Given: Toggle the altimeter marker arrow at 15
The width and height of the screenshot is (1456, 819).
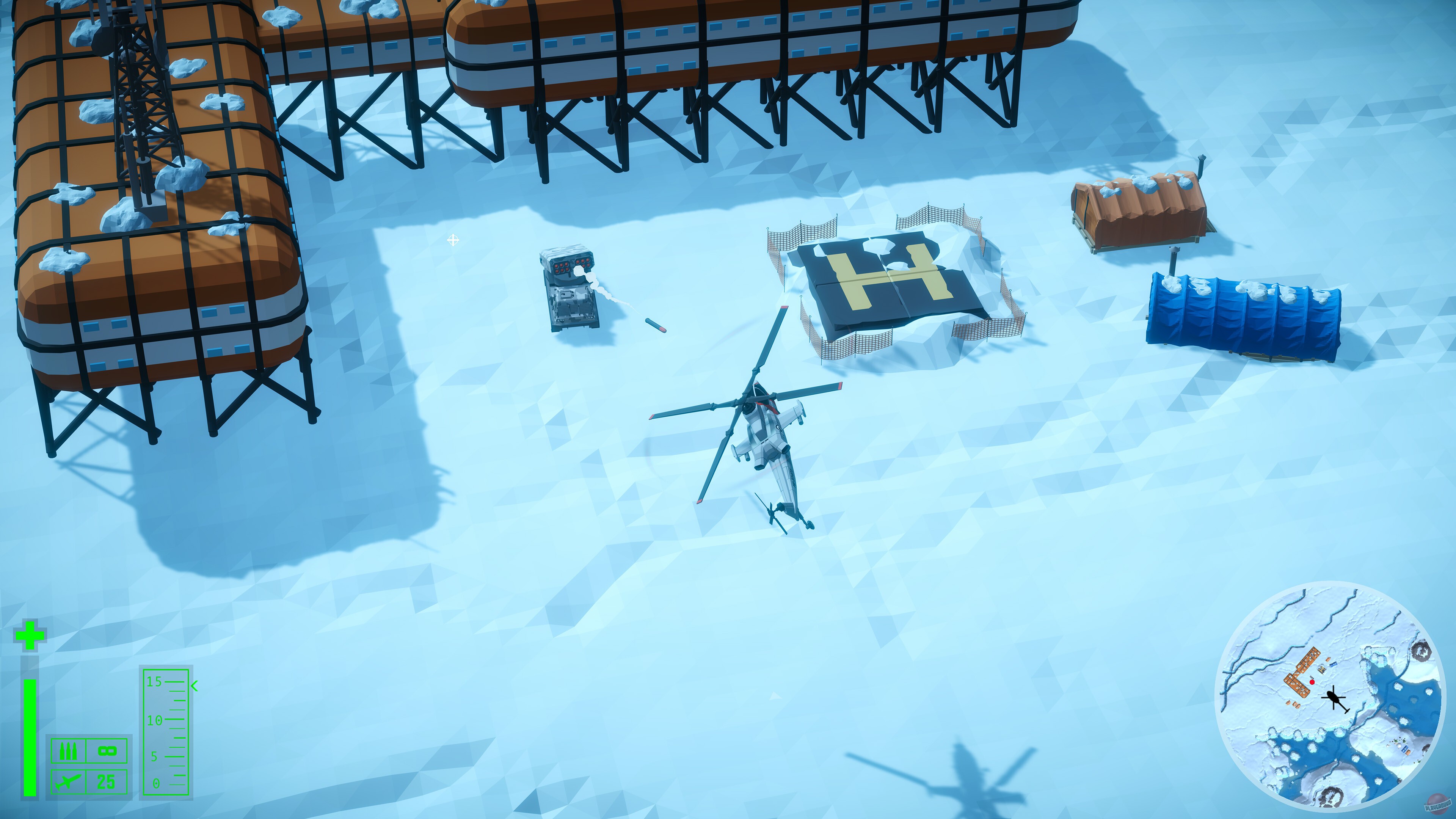Looking at the screenshot, I should pyautogui.click(x=194, y=685).
